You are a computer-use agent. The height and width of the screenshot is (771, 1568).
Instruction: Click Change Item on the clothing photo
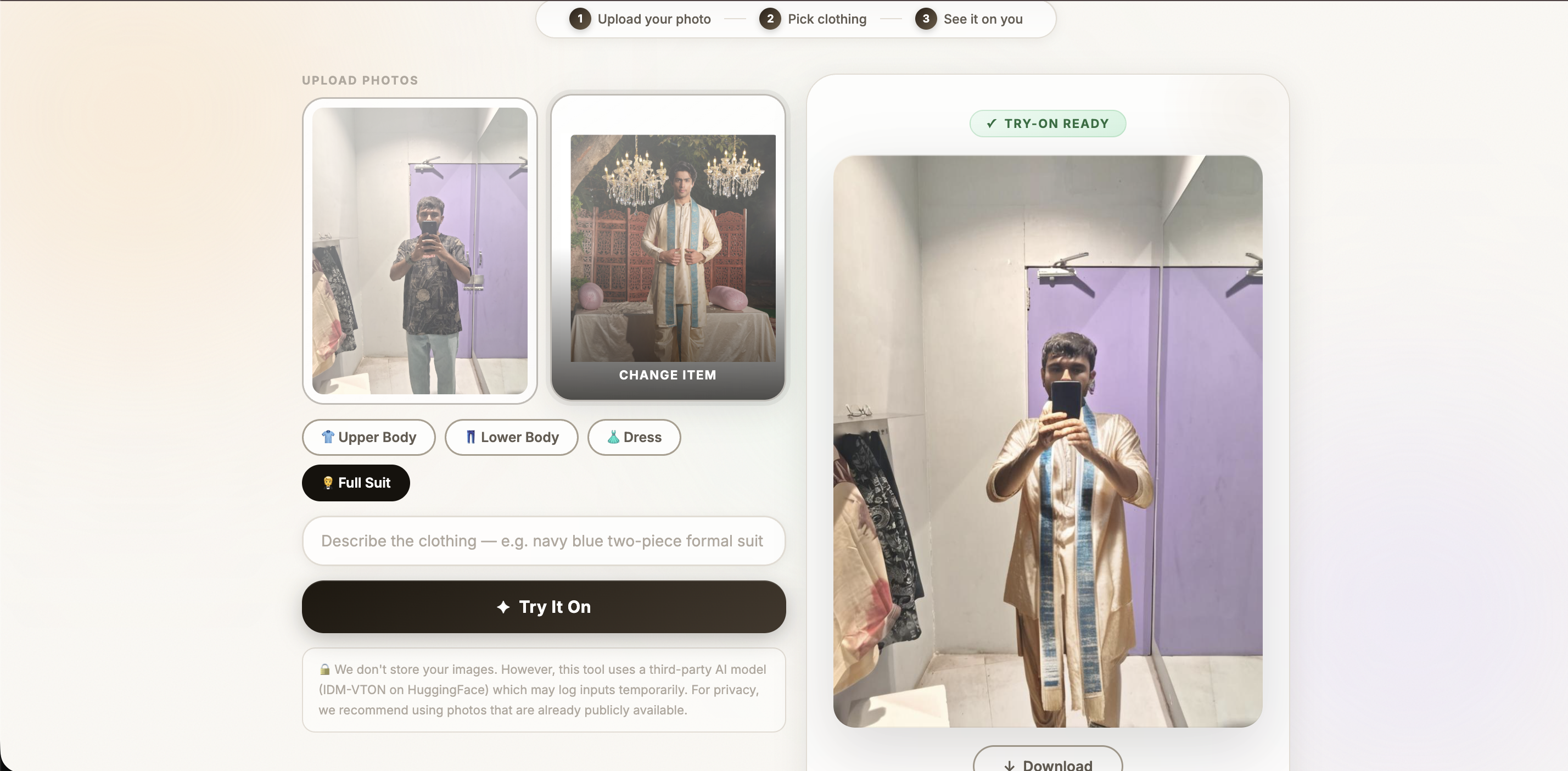tap(667, 375)
